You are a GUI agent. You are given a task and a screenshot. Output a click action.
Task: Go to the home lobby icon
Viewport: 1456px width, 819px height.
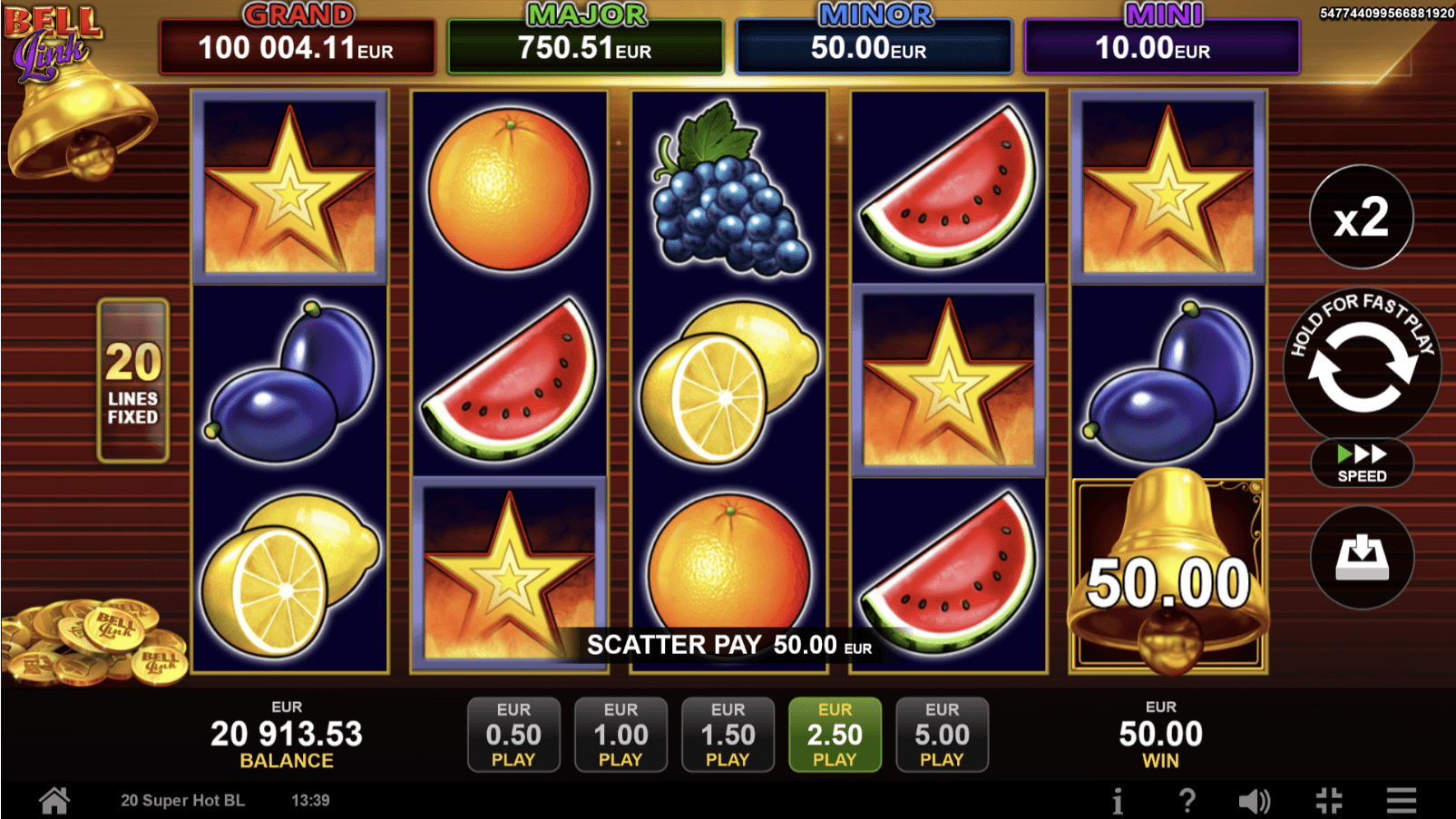click(x=54, y=801)
